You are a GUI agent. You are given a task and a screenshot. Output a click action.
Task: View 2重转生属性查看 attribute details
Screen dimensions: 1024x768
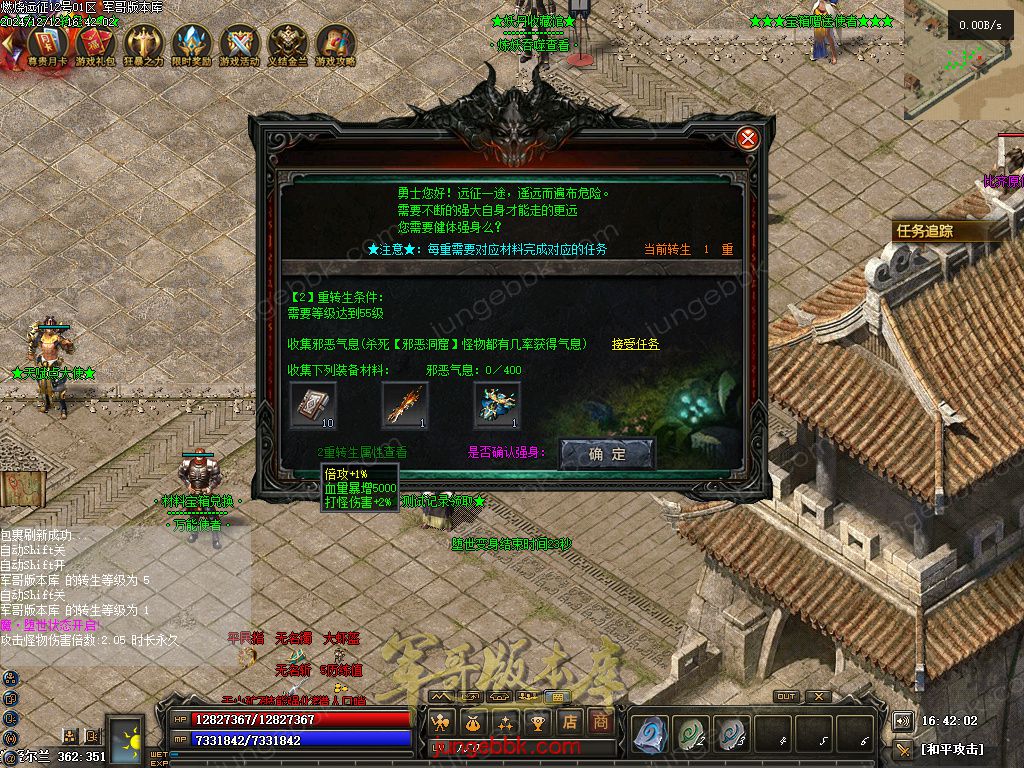pos(362,453)
